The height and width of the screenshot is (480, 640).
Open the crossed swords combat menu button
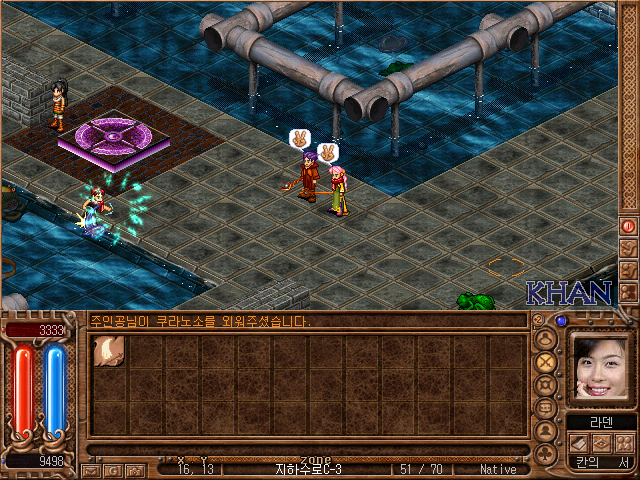click(x=545, y=360)
